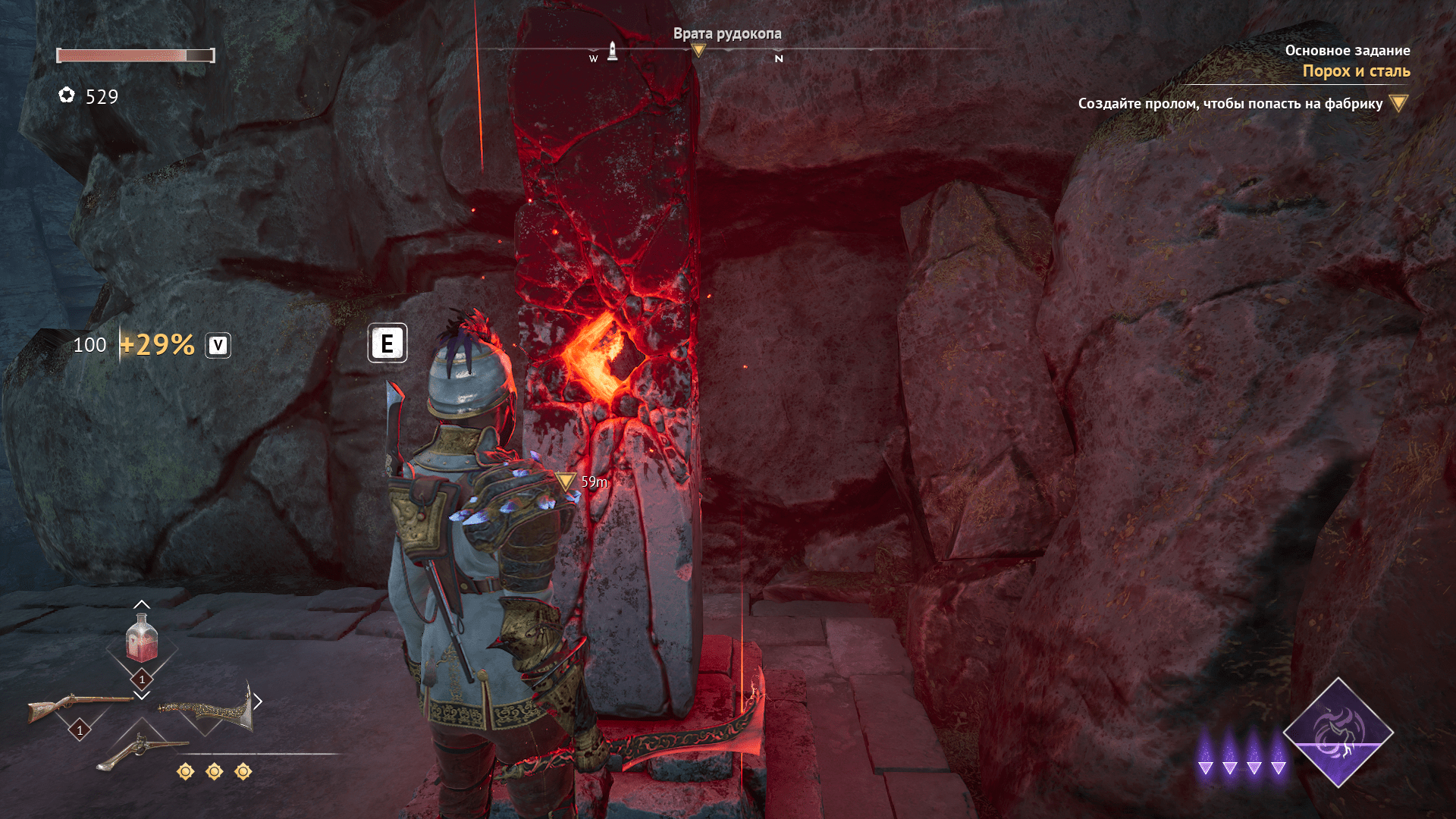Viewport: 1456px width, 819px height.
Task: Click the arrow right of the axe
Action: 258,701
